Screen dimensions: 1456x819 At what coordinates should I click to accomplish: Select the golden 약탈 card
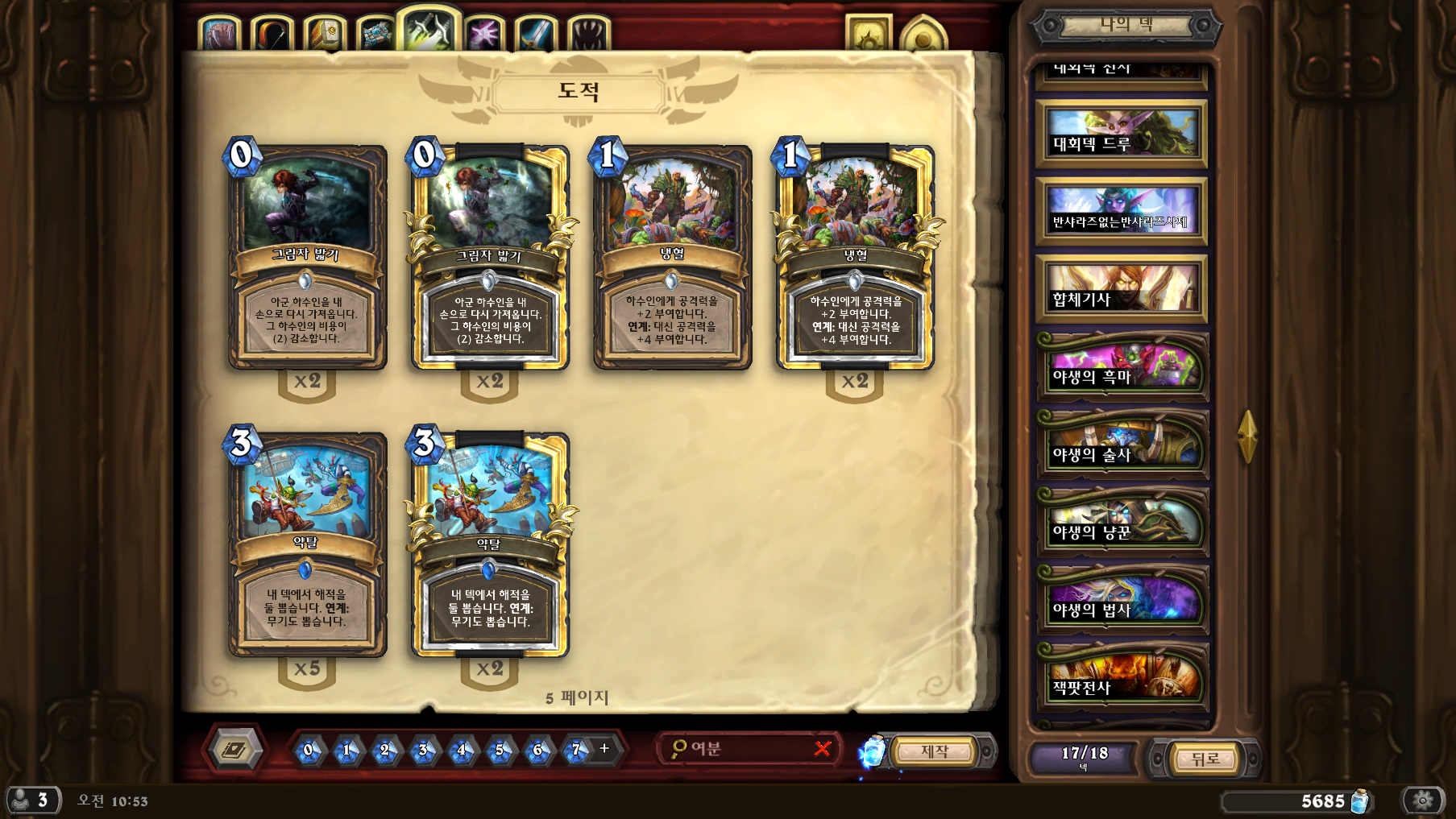click(490, 545)
